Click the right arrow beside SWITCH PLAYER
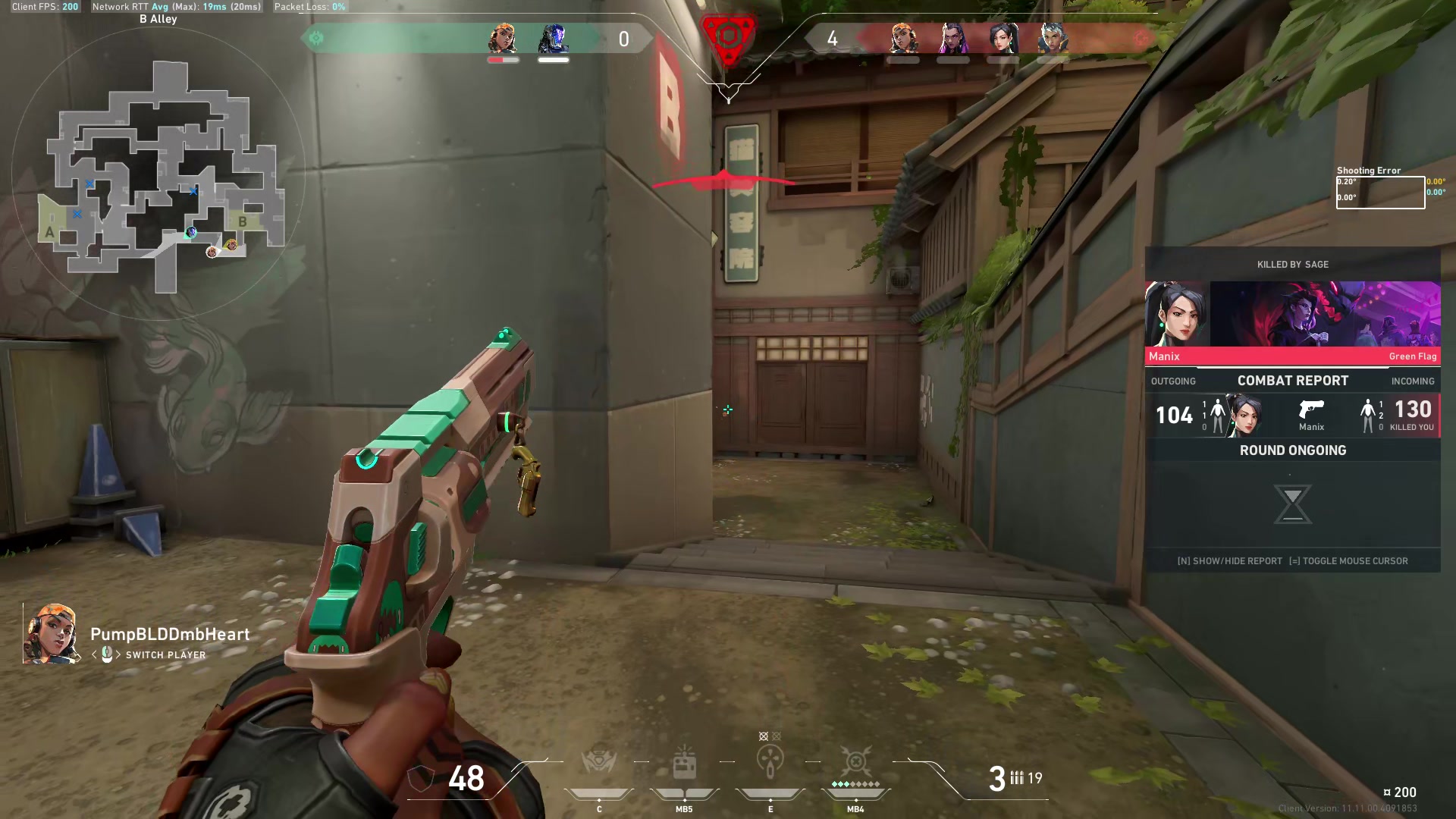This screenshot has height=819, width=1456. click(119, 655)
